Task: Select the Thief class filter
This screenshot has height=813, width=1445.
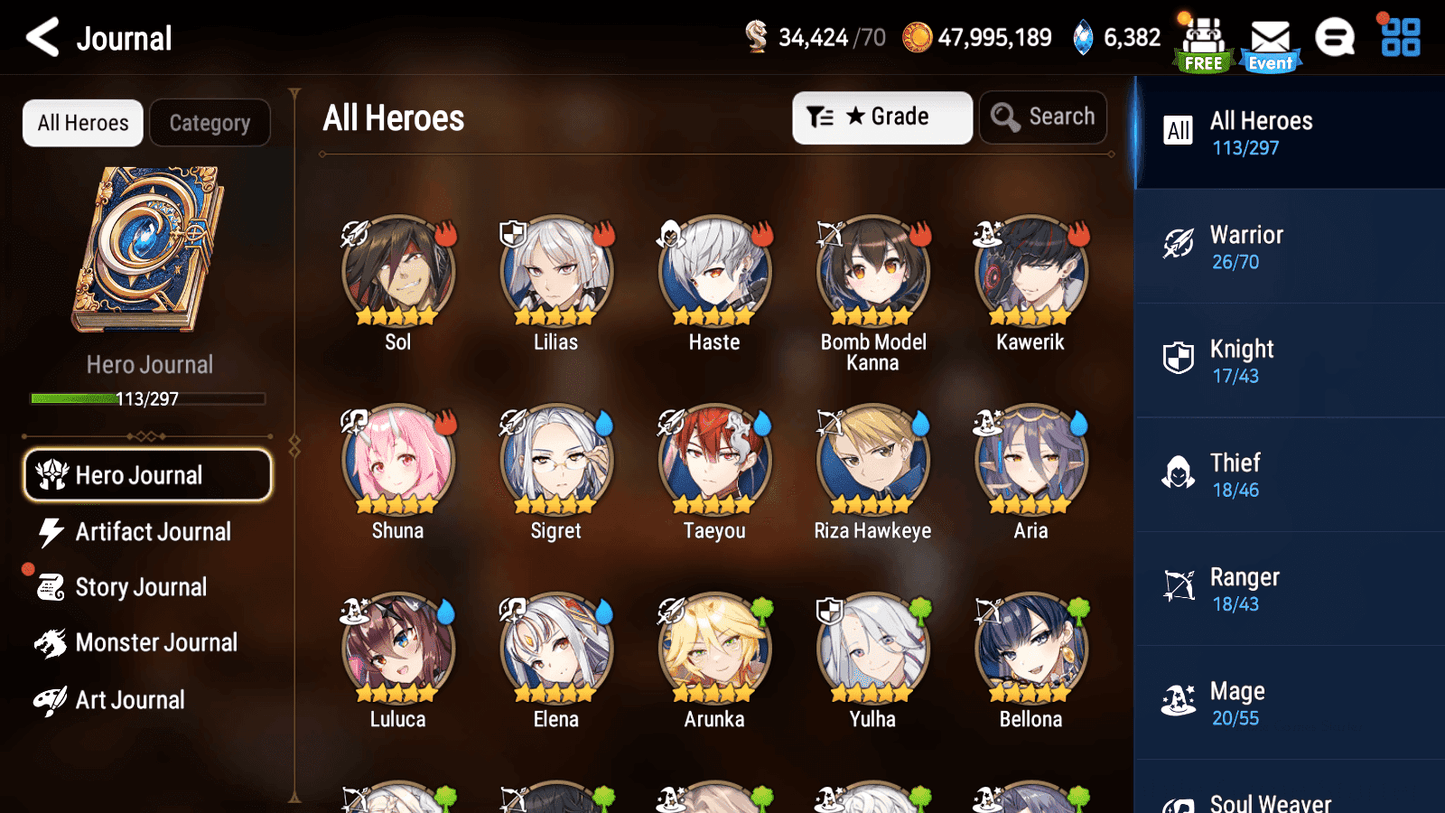Action: click(1289, 474)
